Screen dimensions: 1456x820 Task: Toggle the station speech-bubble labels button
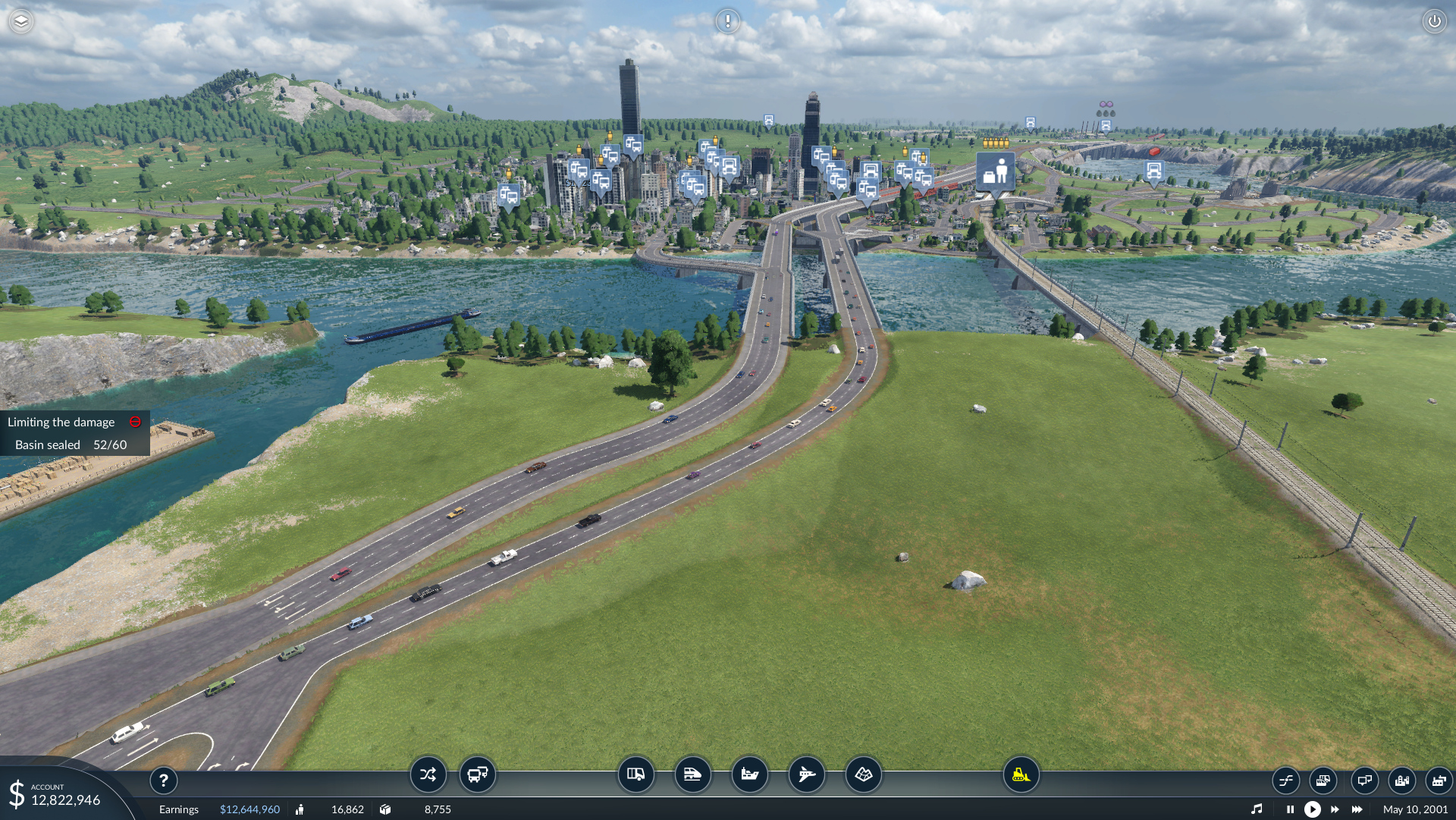pyautogui.click(x=1364, y=780)
